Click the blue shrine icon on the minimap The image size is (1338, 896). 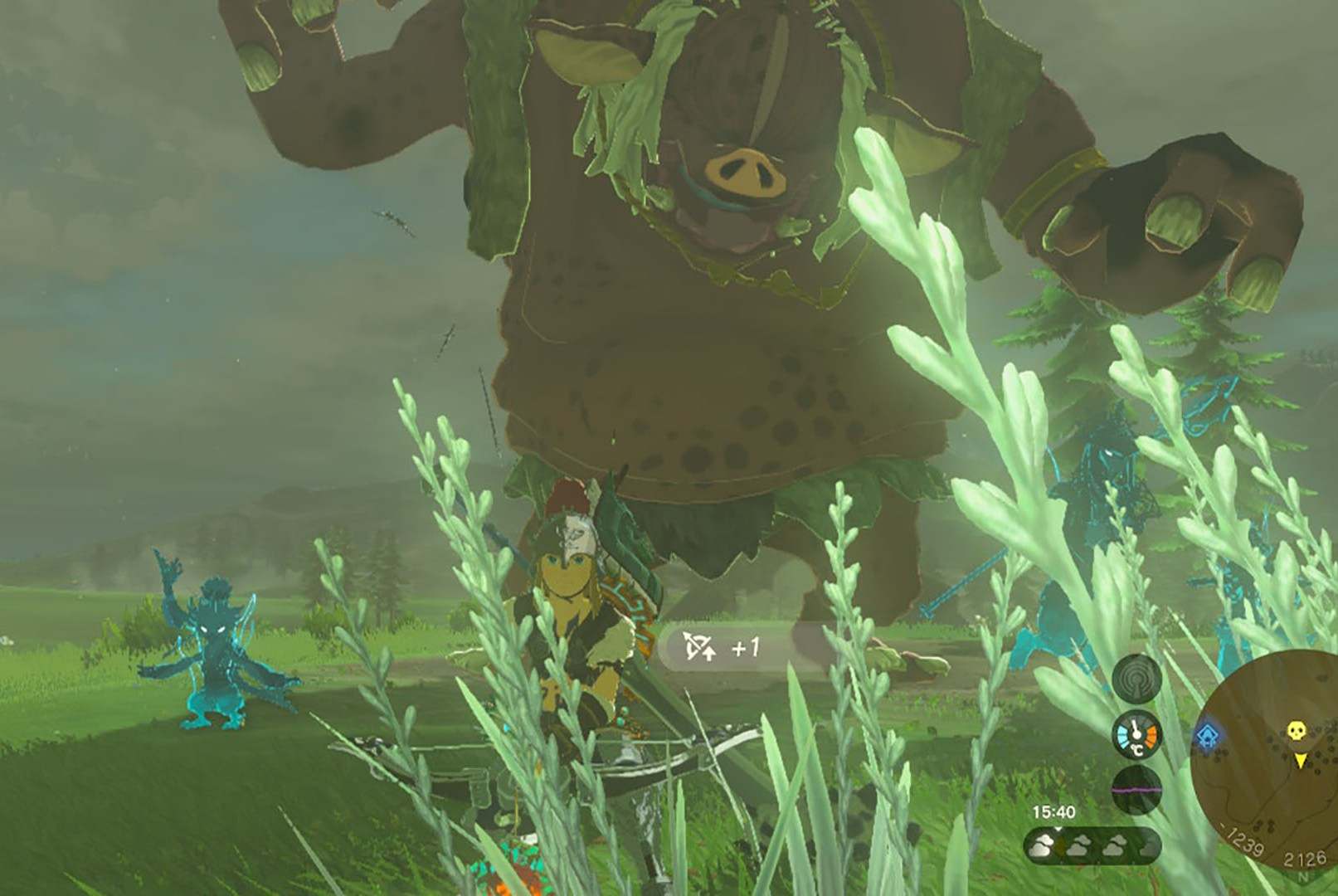(x=1208, y=736)
